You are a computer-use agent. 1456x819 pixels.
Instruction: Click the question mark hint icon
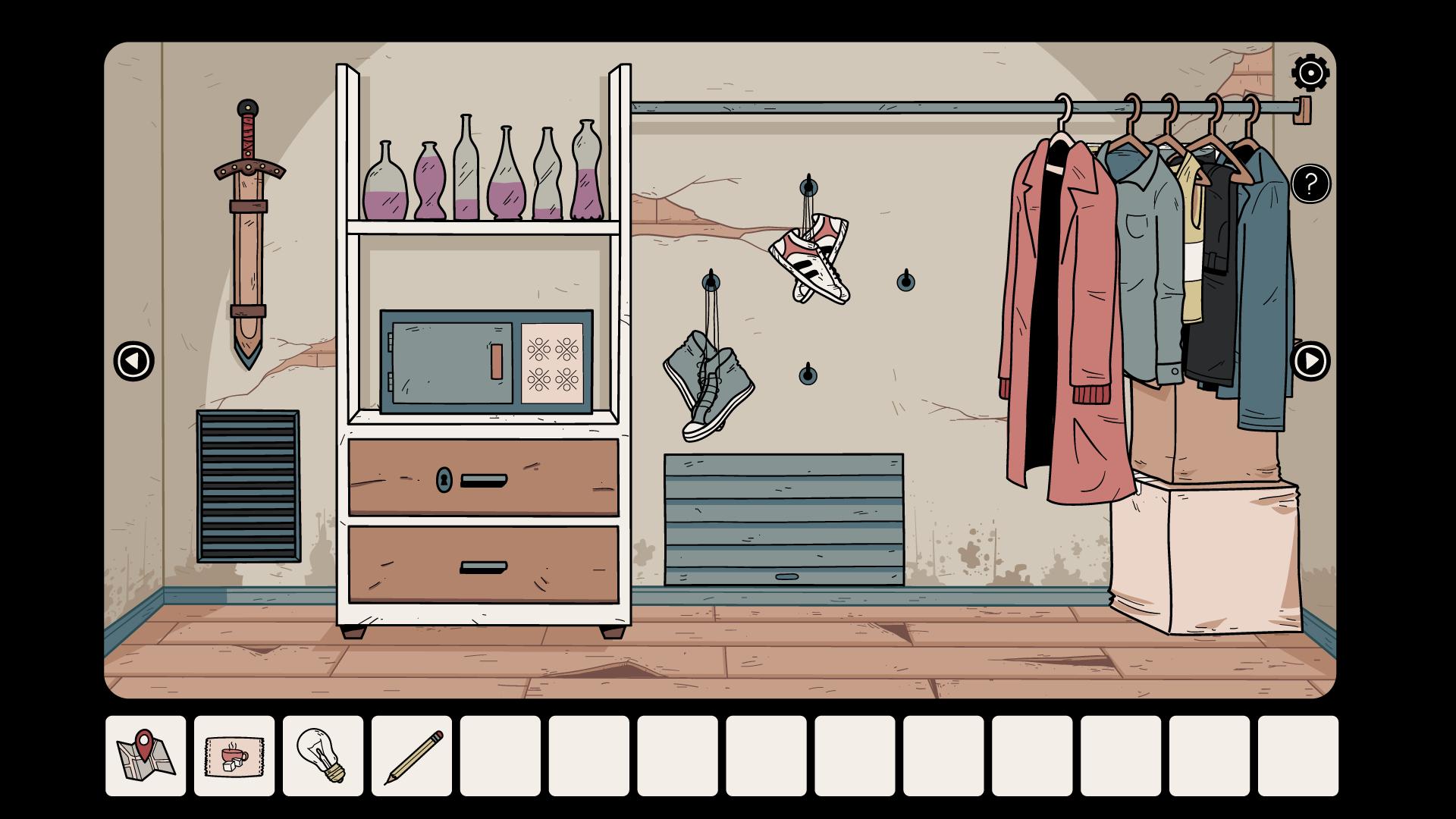pos(1310,183)
